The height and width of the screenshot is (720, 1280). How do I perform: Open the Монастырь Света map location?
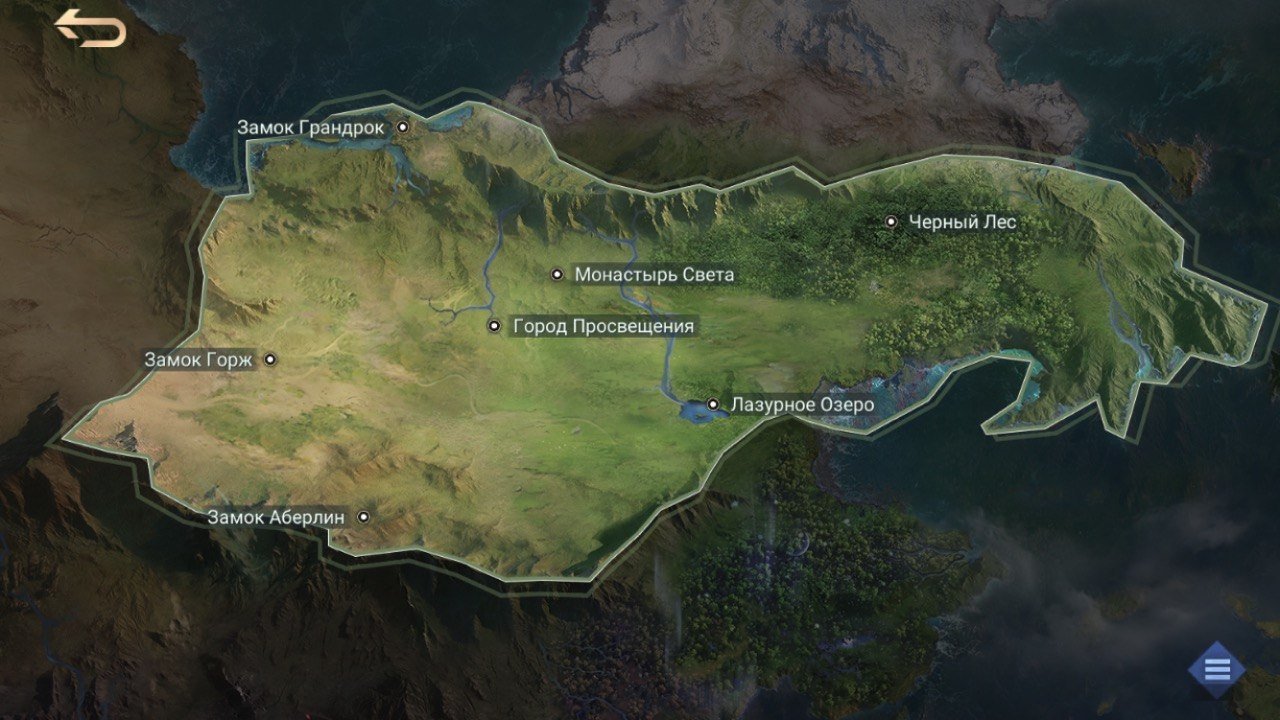[x=558, y=274]
